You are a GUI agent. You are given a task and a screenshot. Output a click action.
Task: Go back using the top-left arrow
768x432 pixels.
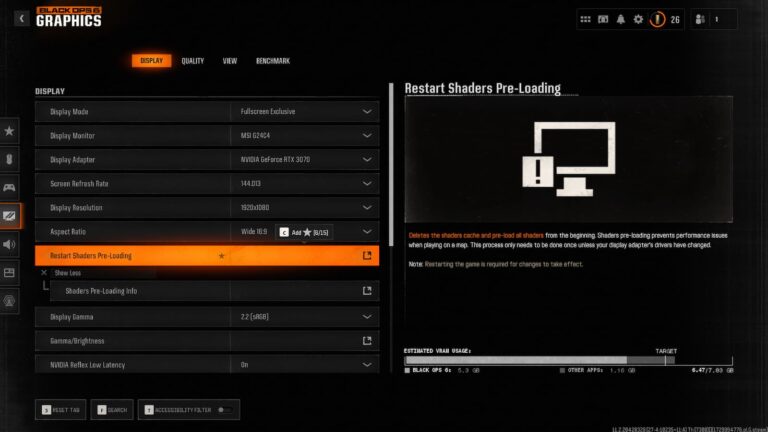point(22,18)
